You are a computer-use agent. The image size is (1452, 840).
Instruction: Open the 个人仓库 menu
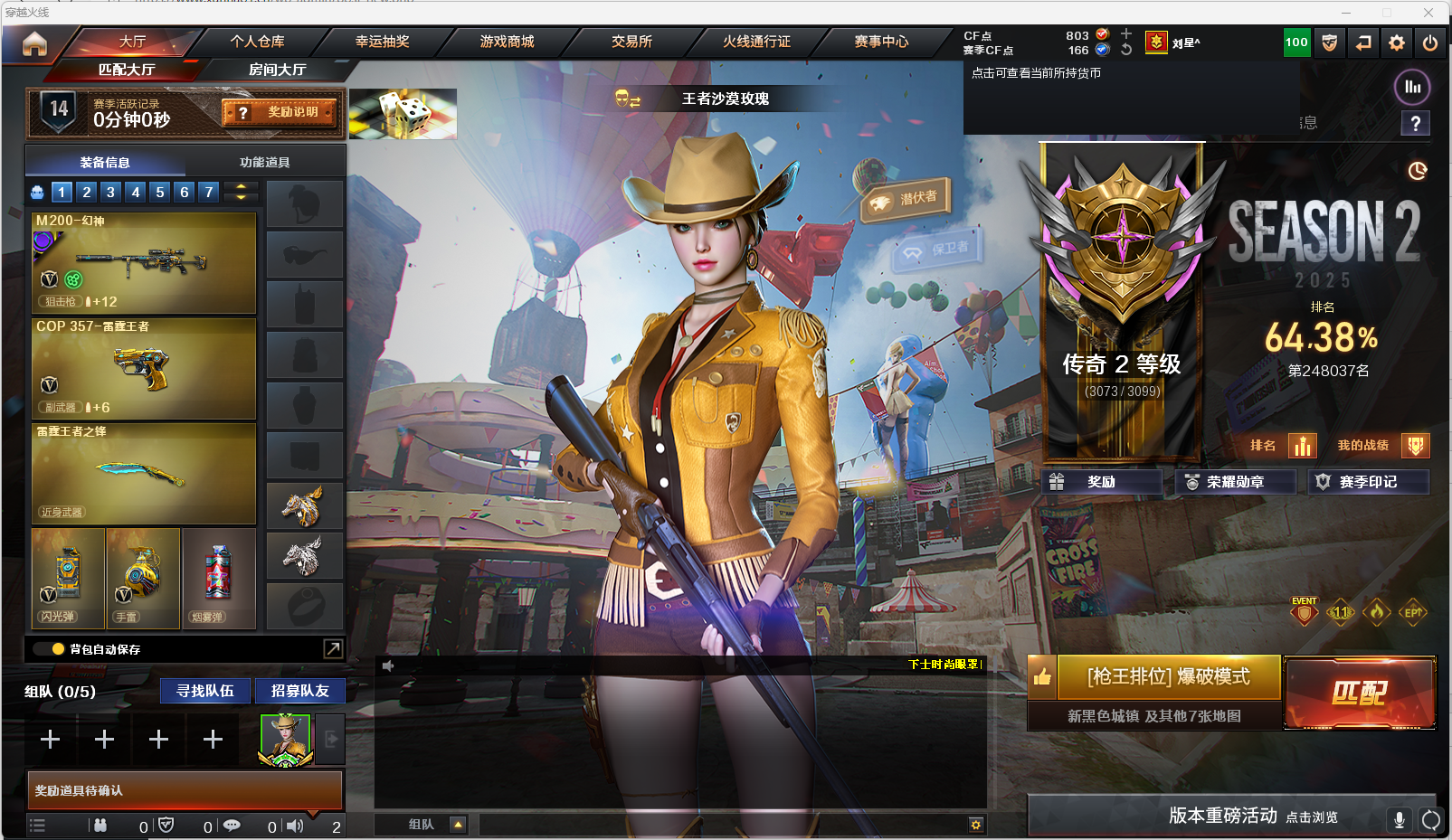(257, 42)
